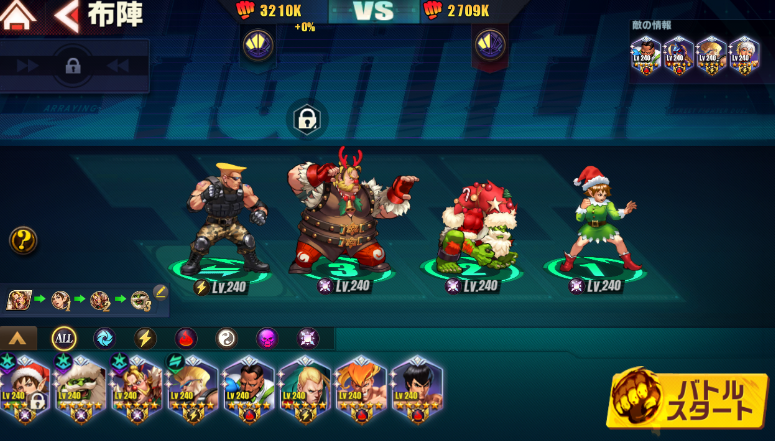Filter fighters by yin-yang element
This screenshot has height=441, width=775.
point(227,338)
